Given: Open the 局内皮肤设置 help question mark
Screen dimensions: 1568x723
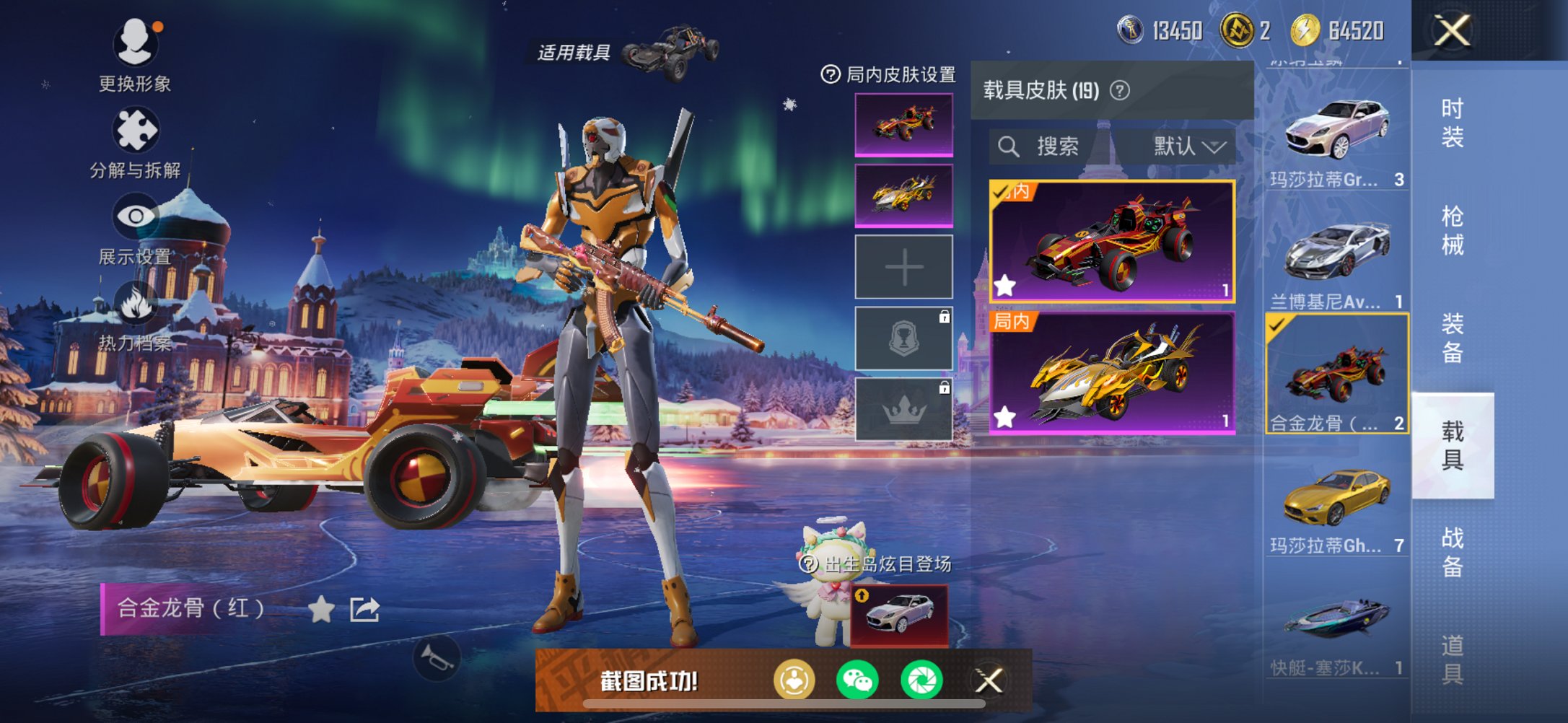Looking at the screenshot, I should [x=830, y=72].
